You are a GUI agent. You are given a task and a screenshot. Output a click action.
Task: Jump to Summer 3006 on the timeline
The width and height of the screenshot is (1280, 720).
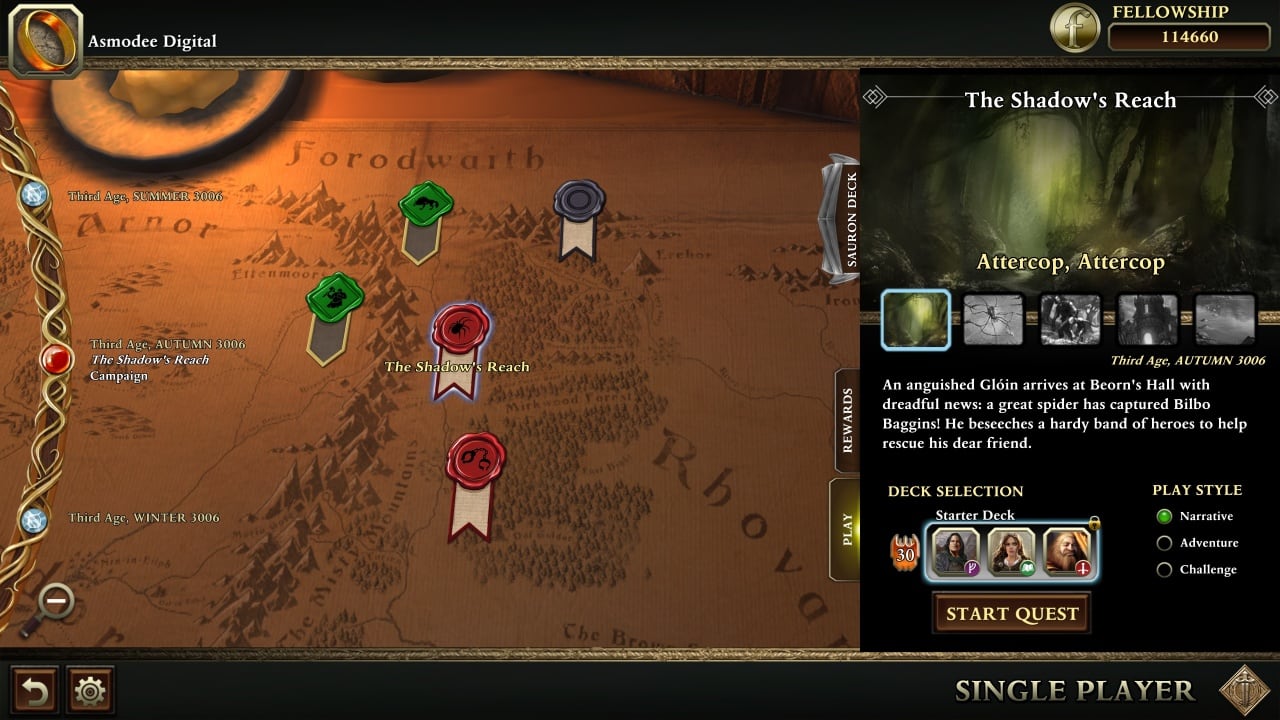click(x=35, y=195)
